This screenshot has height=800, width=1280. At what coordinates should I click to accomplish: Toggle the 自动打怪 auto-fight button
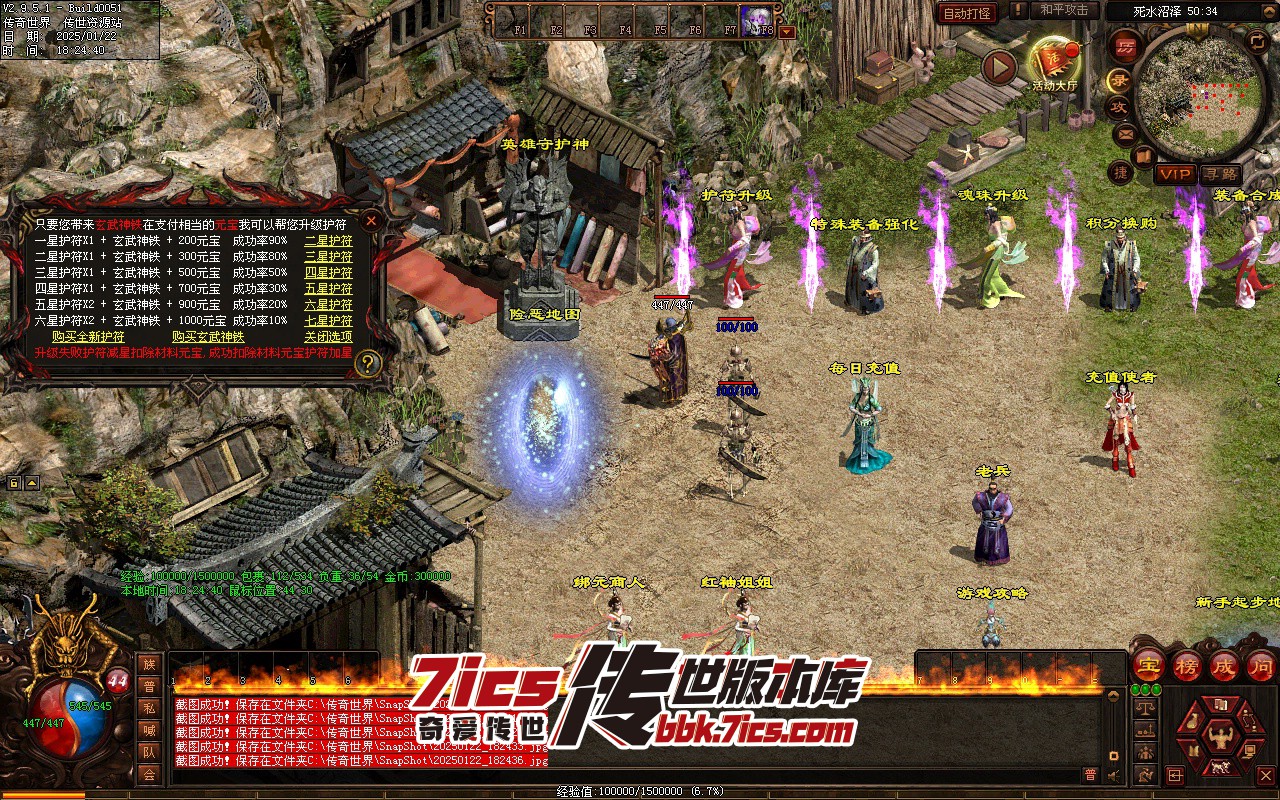pos(967,13)
